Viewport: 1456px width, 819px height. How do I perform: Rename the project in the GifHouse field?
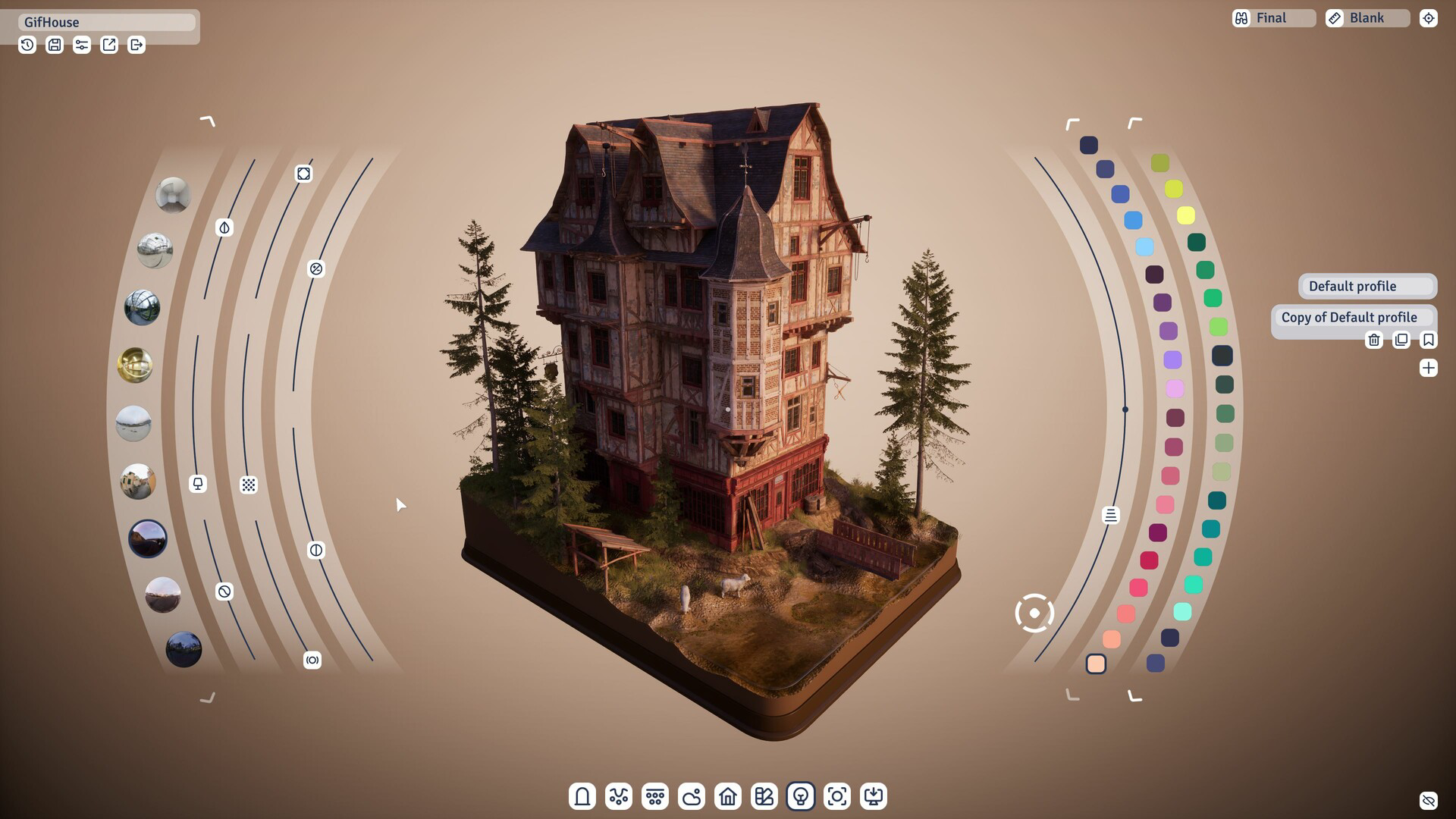[x=106, y=22]
